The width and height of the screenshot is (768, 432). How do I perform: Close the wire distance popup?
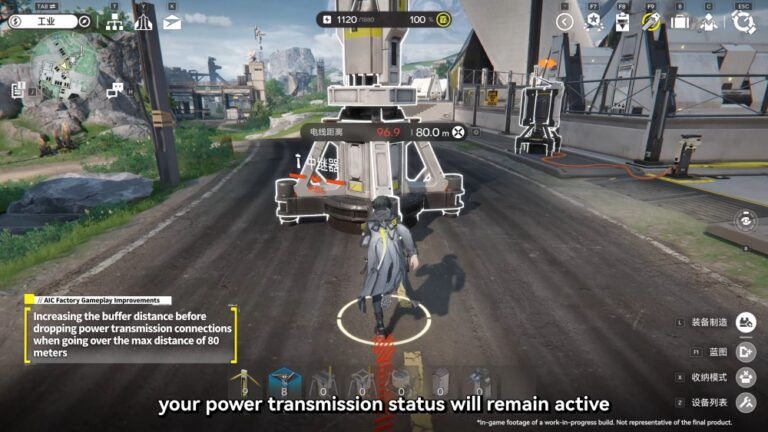[x=458, y=132]
